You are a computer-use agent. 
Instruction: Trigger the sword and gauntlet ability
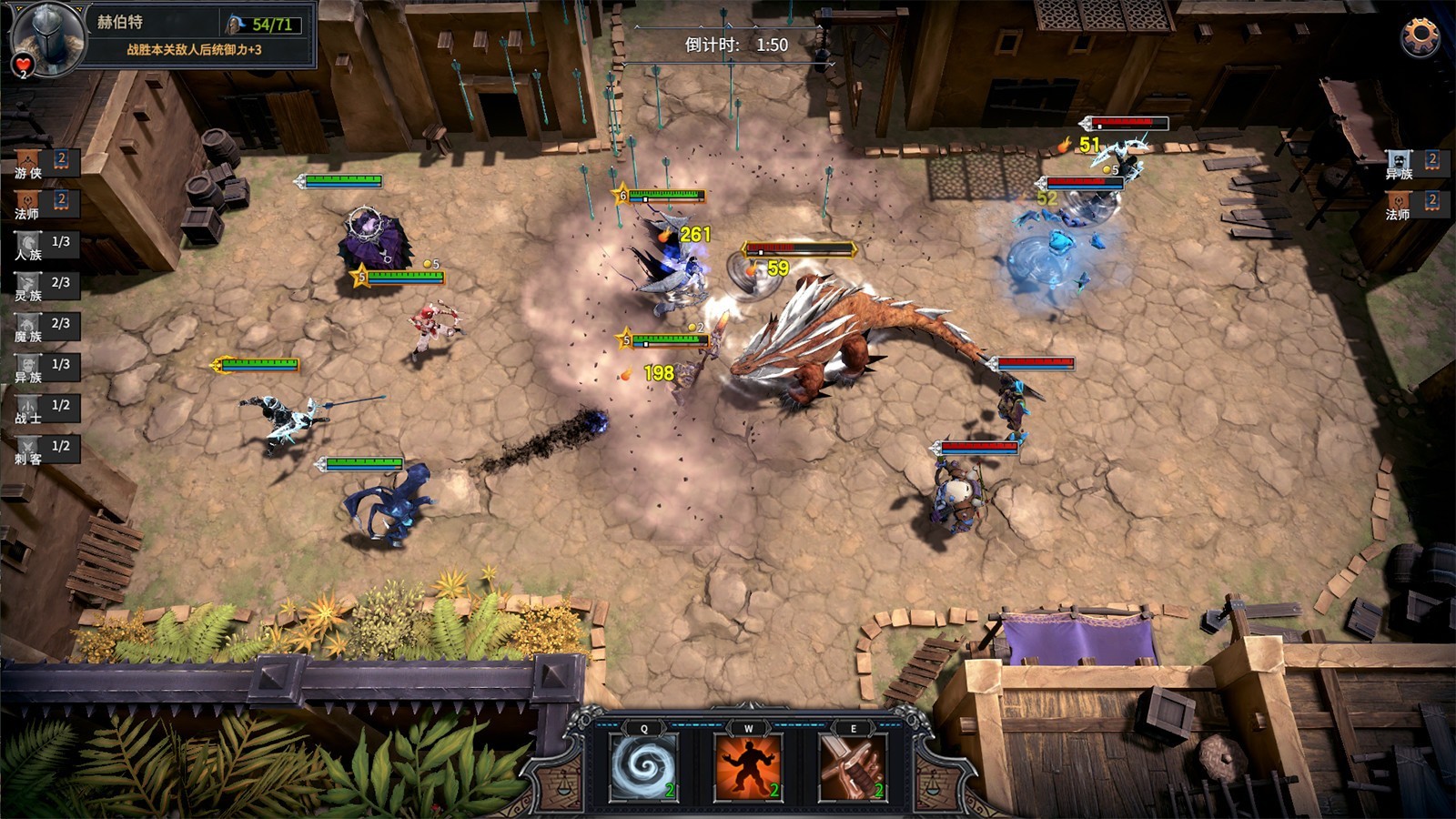853,767
